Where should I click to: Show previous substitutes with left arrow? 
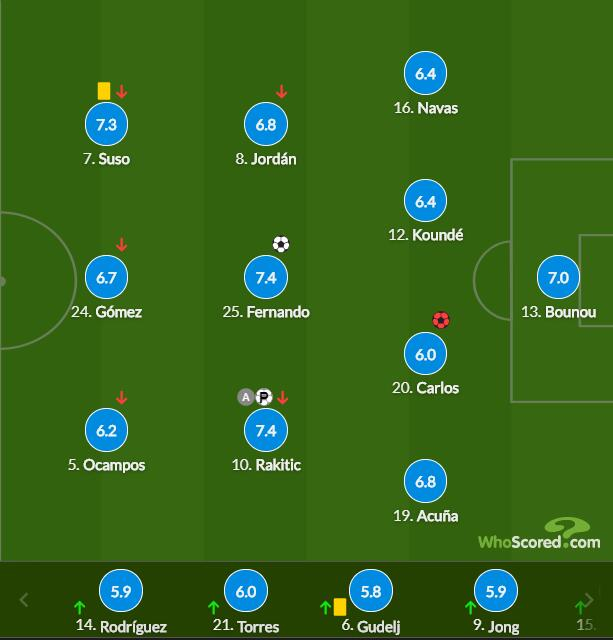25,600
